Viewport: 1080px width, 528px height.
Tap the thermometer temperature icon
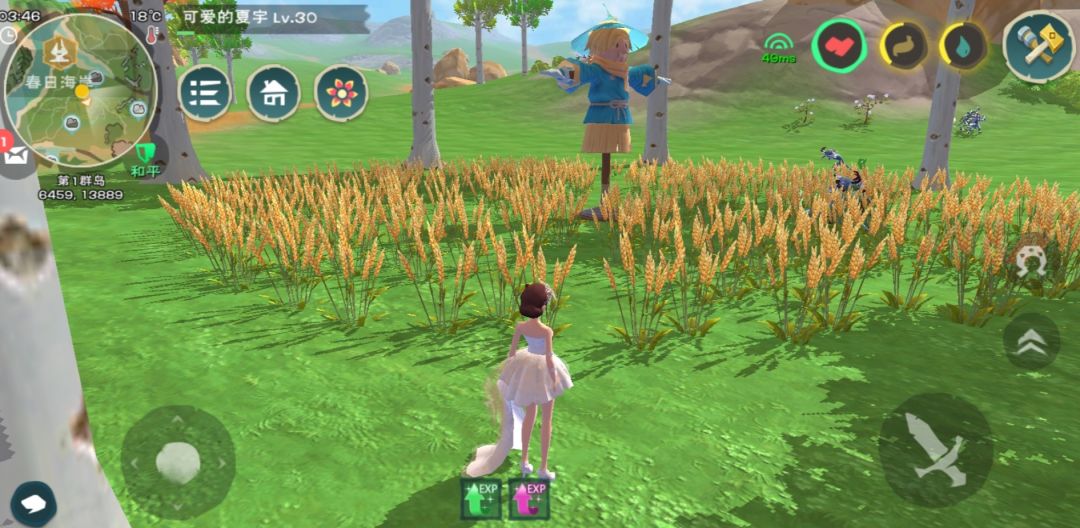pos(152,34)
